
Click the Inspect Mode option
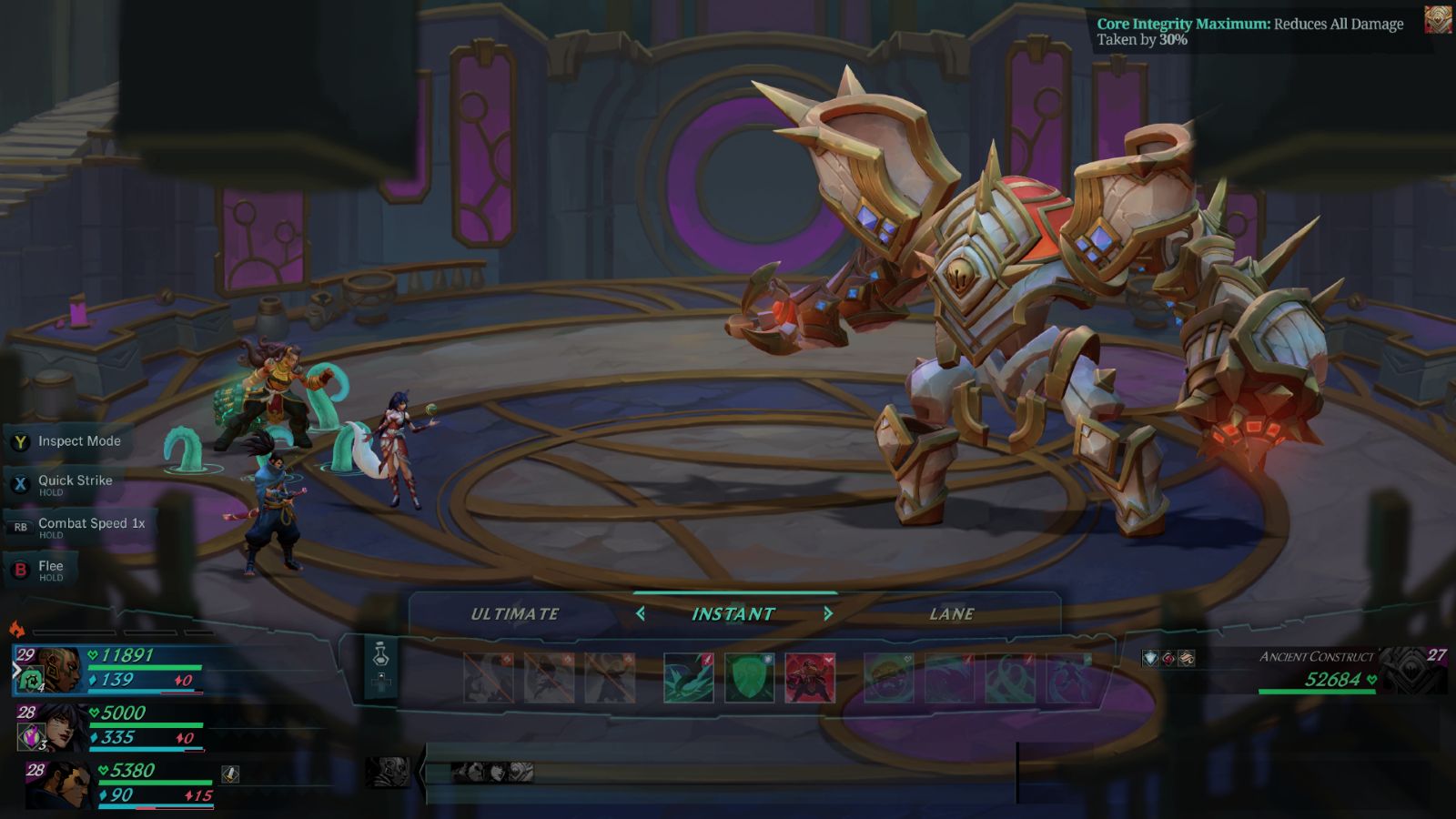tap(79, 441)
